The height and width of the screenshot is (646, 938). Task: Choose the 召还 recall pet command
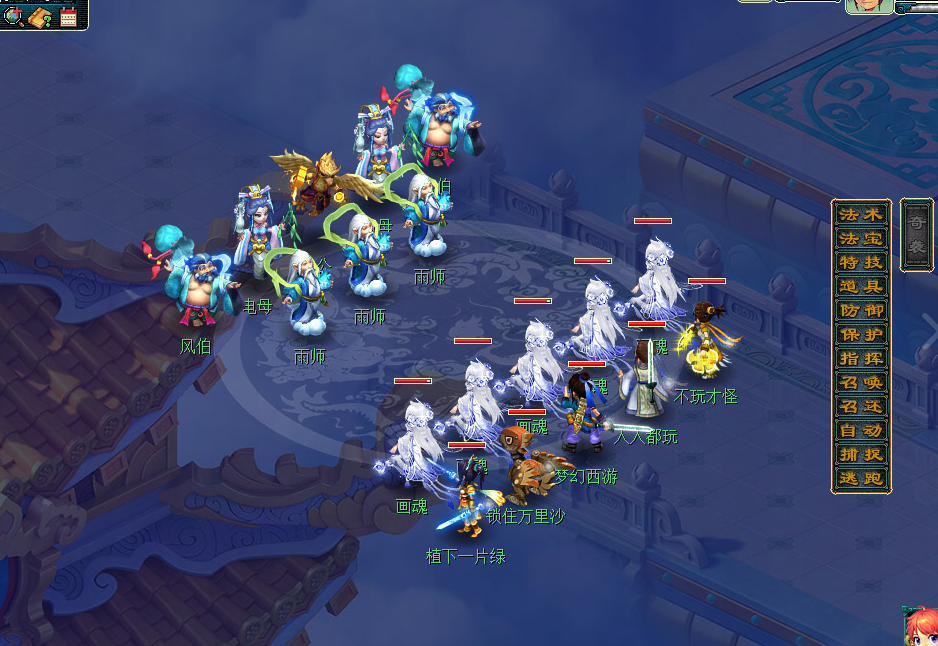coord(861,407)
